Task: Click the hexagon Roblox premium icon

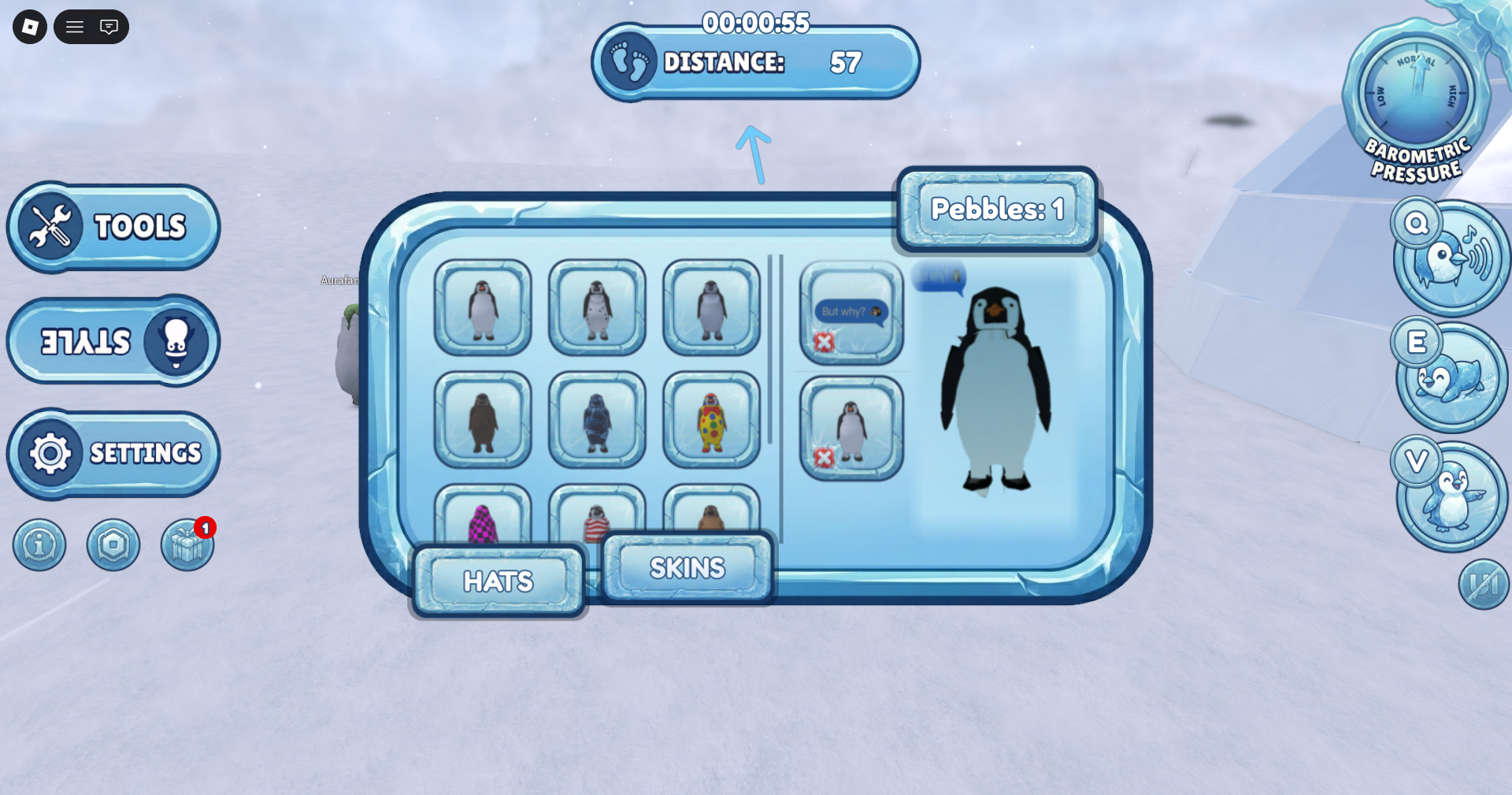Action: click(113, 544)
